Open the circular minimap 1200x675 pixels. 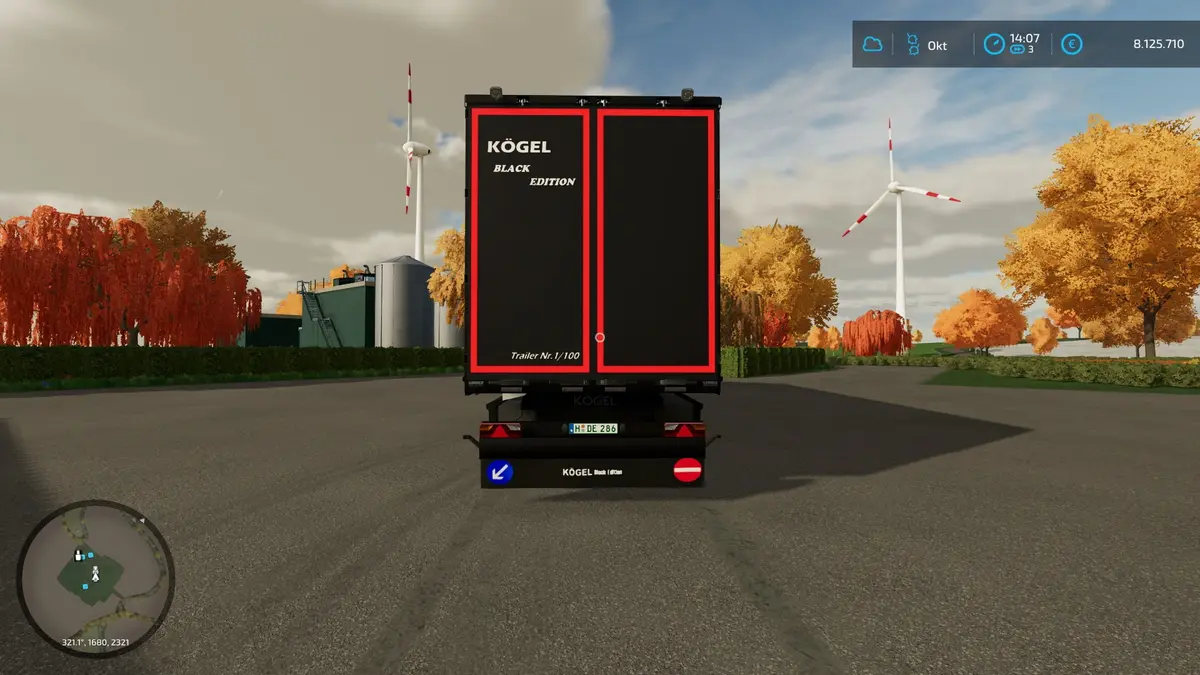95,578
